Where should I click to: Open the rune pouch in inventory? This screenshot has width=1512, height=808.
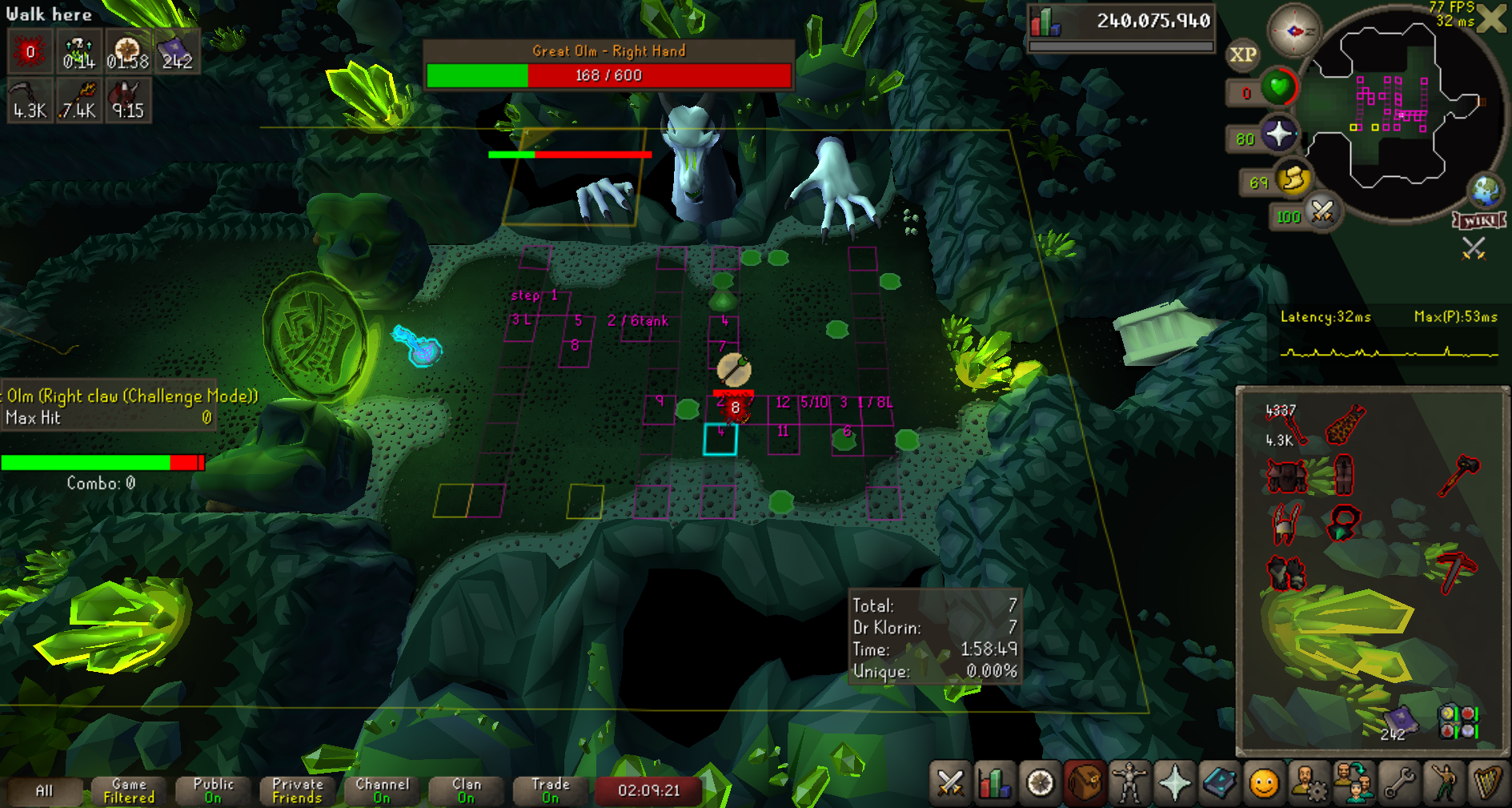pos(1458,721)
